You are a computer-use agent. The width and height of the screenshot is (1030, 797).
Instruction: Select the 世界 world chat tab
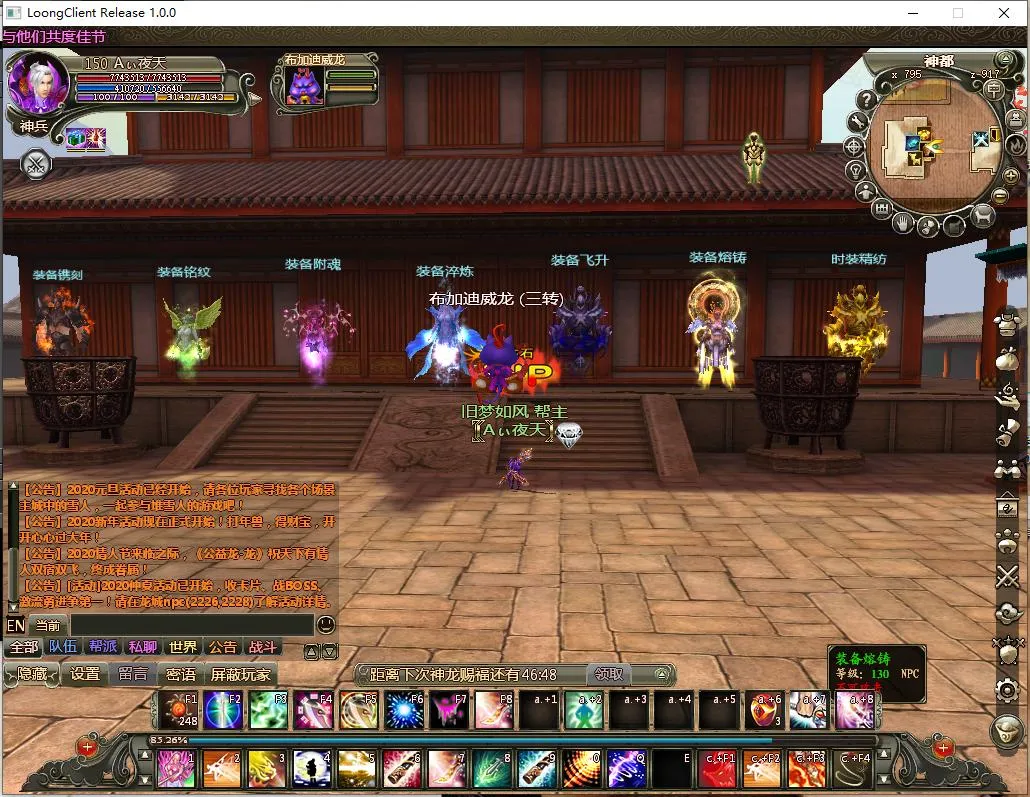pos(183,647)
